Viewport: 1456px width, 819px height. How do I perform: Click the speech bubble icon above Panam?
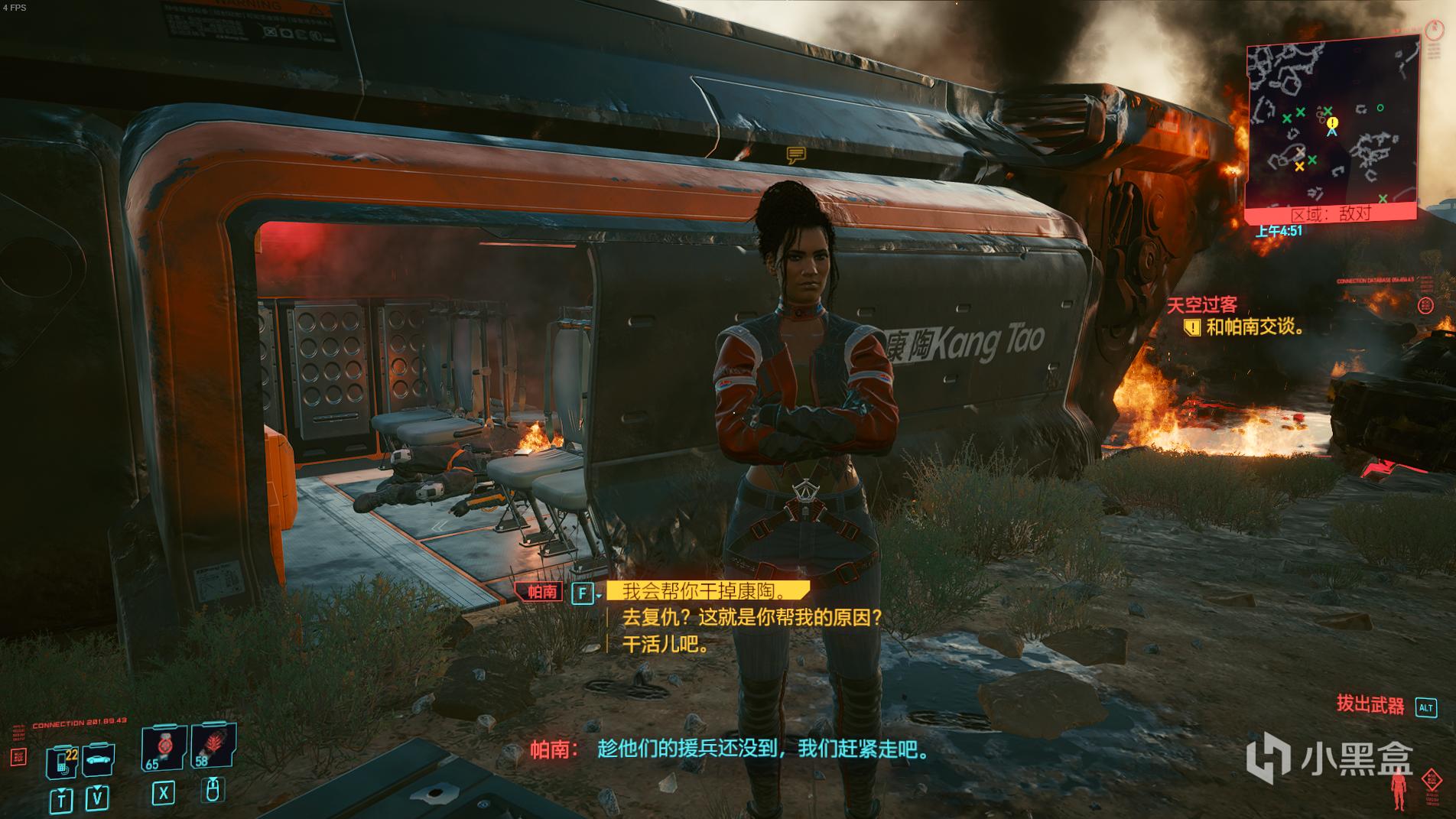click(796, 156)
